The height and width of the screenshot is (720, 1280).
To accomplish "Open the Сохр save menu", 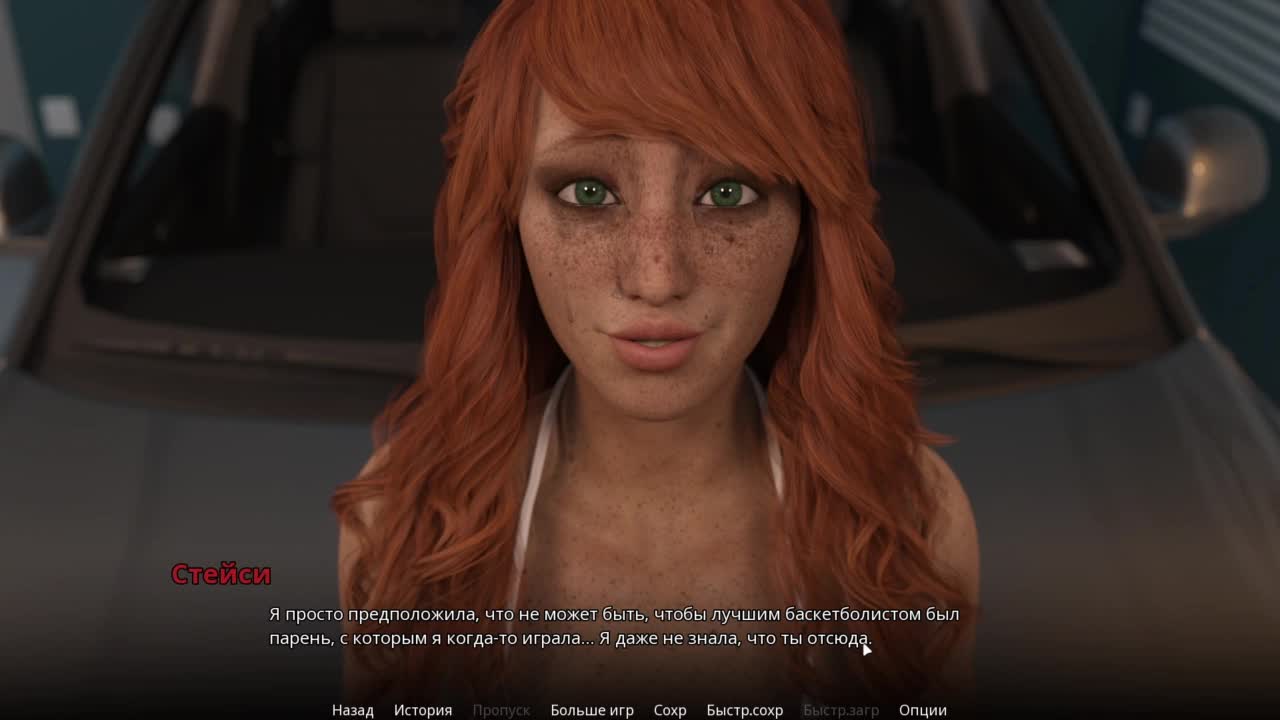I will pyautogui.click(x=669, y=710).
